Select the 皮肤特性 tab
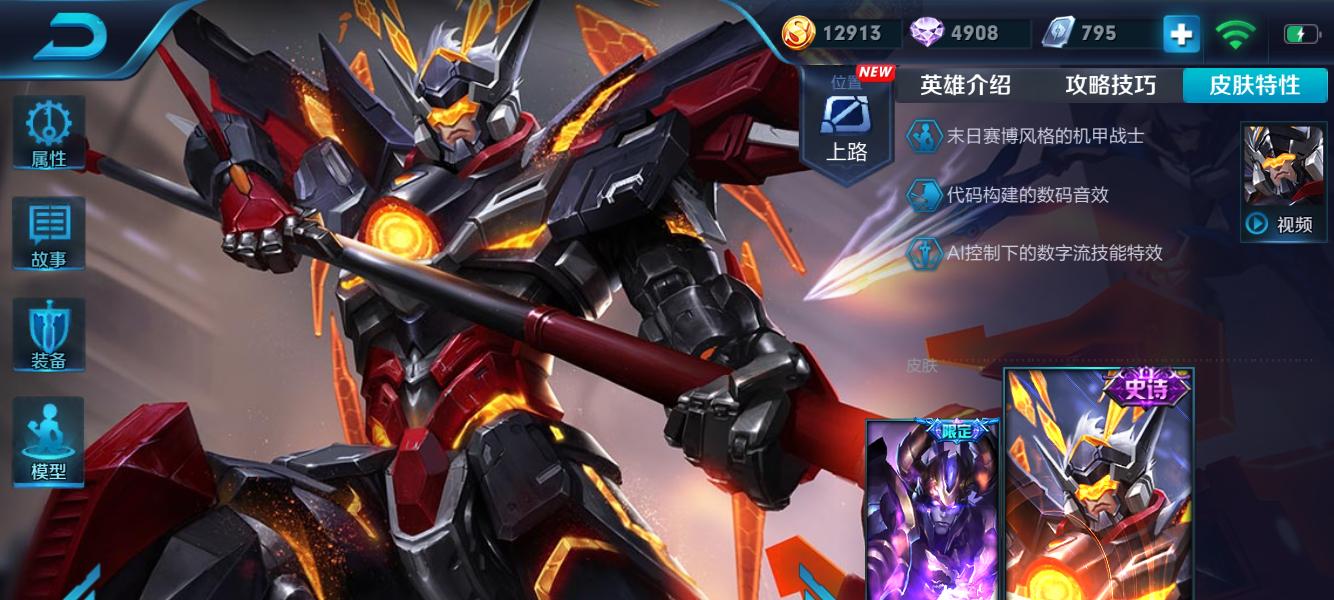Image resolution: width=1334 pixels, height=600 pixels. pyautogui.click(x=1255, y=86)
